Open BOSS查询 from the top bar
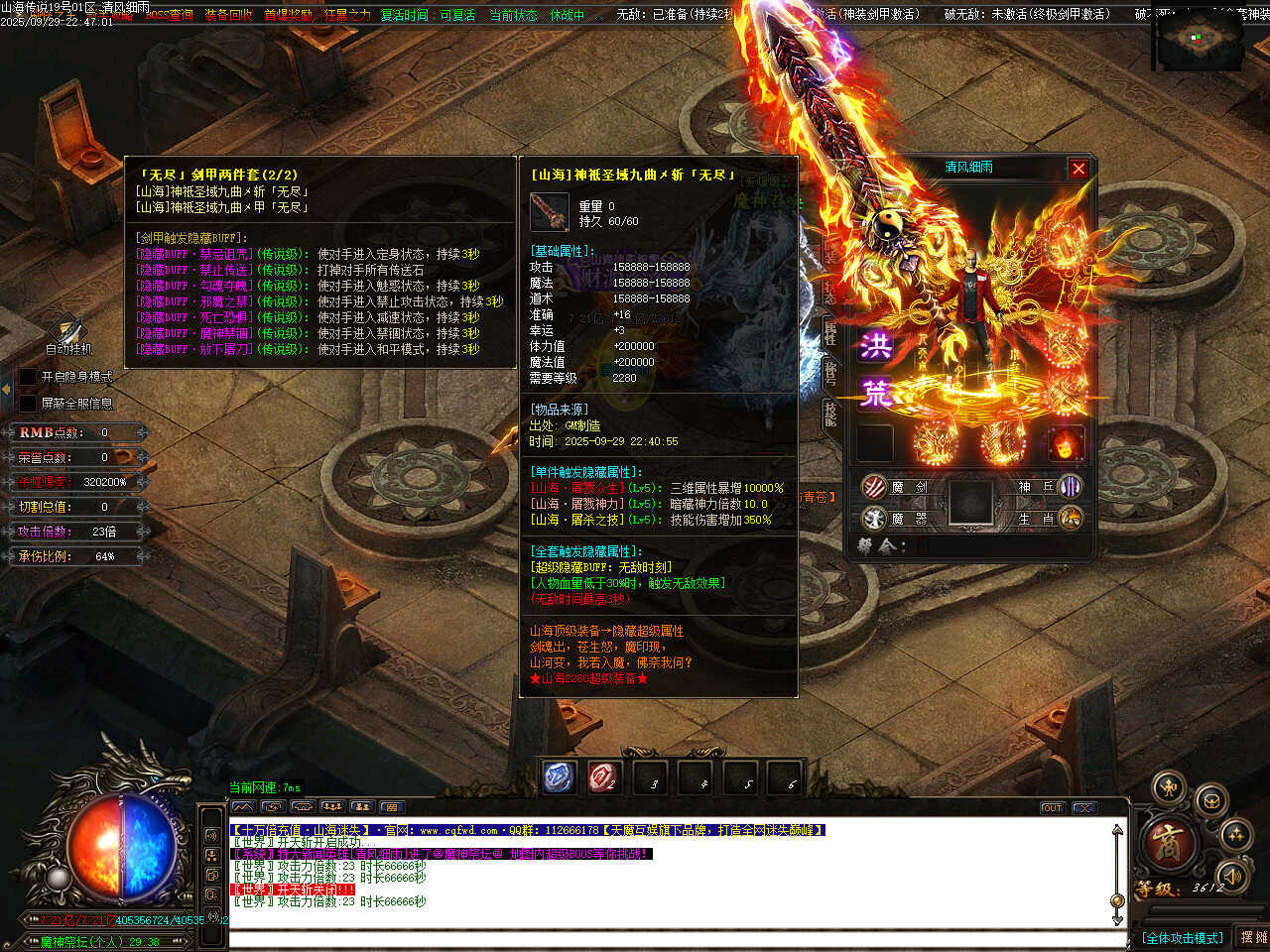The image size is (1270, 952). tap(169, 15)
